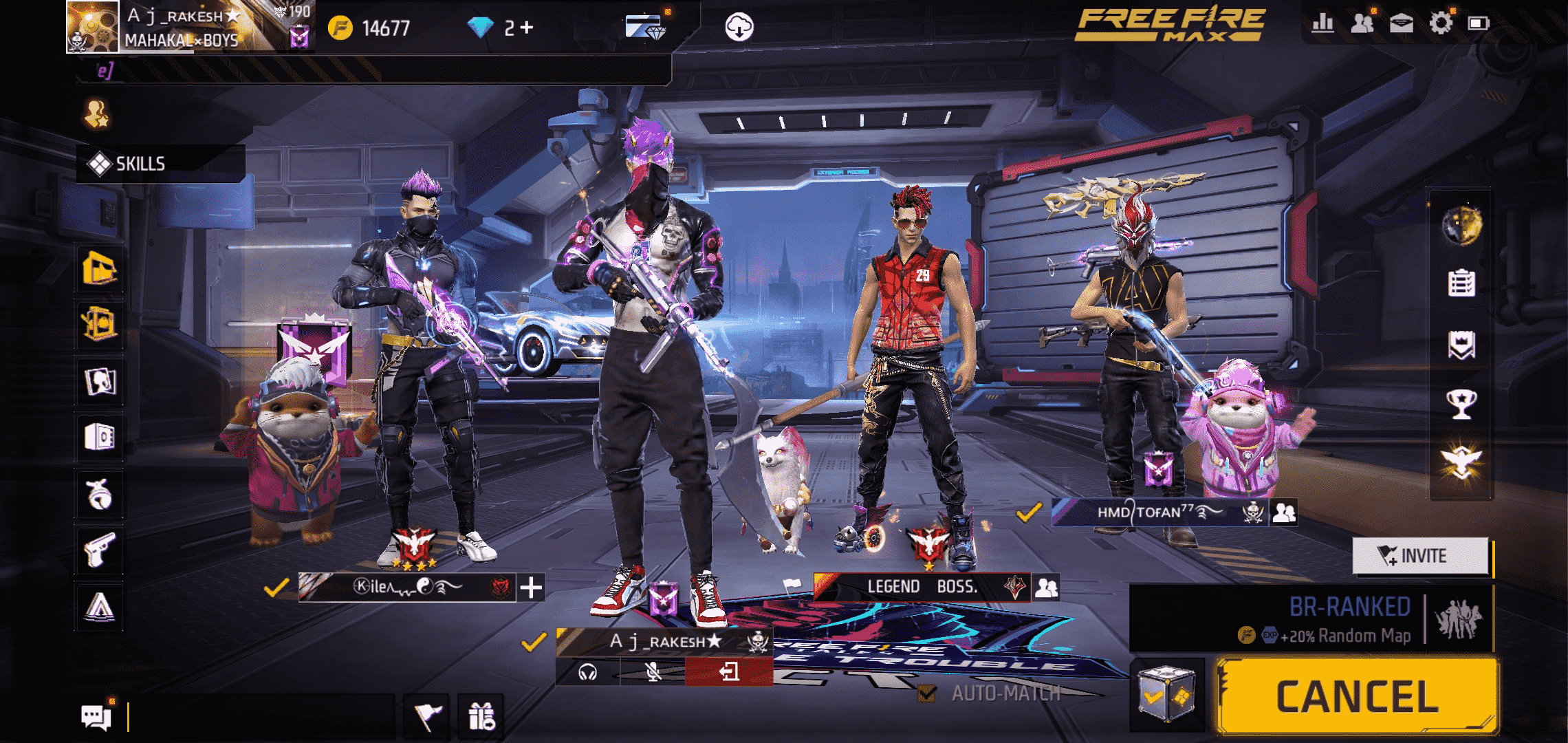Open the chat speech bubble
Image resolution: width=1568 pixels, height=743 pixels.
point(96,717)
